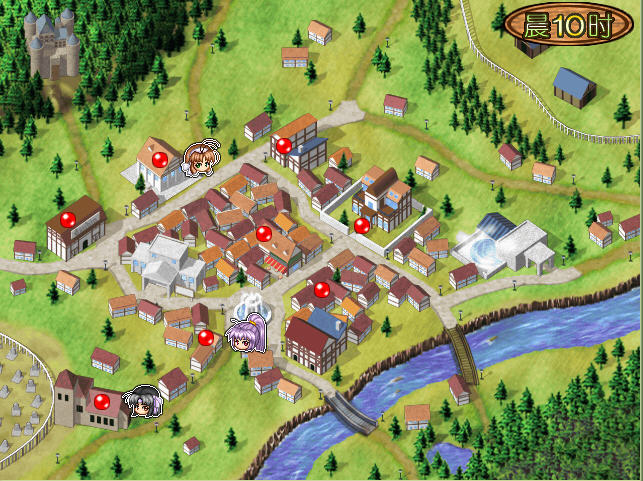This screenshot has width=643, height=481.
Task: Select the brown-haired girl's portrait icon
Action: pos(202,157)
